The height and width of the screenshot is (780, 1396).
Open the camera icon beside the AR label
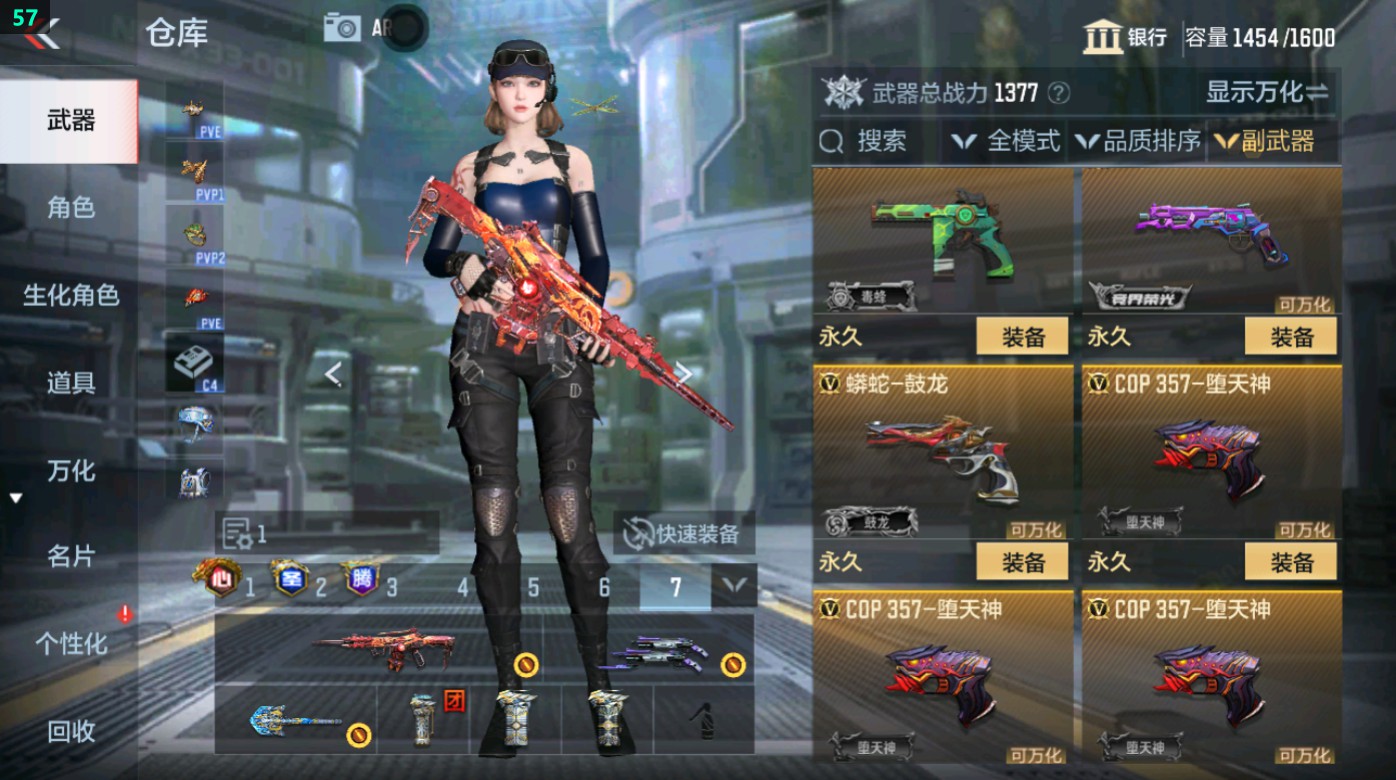[342, 27]
